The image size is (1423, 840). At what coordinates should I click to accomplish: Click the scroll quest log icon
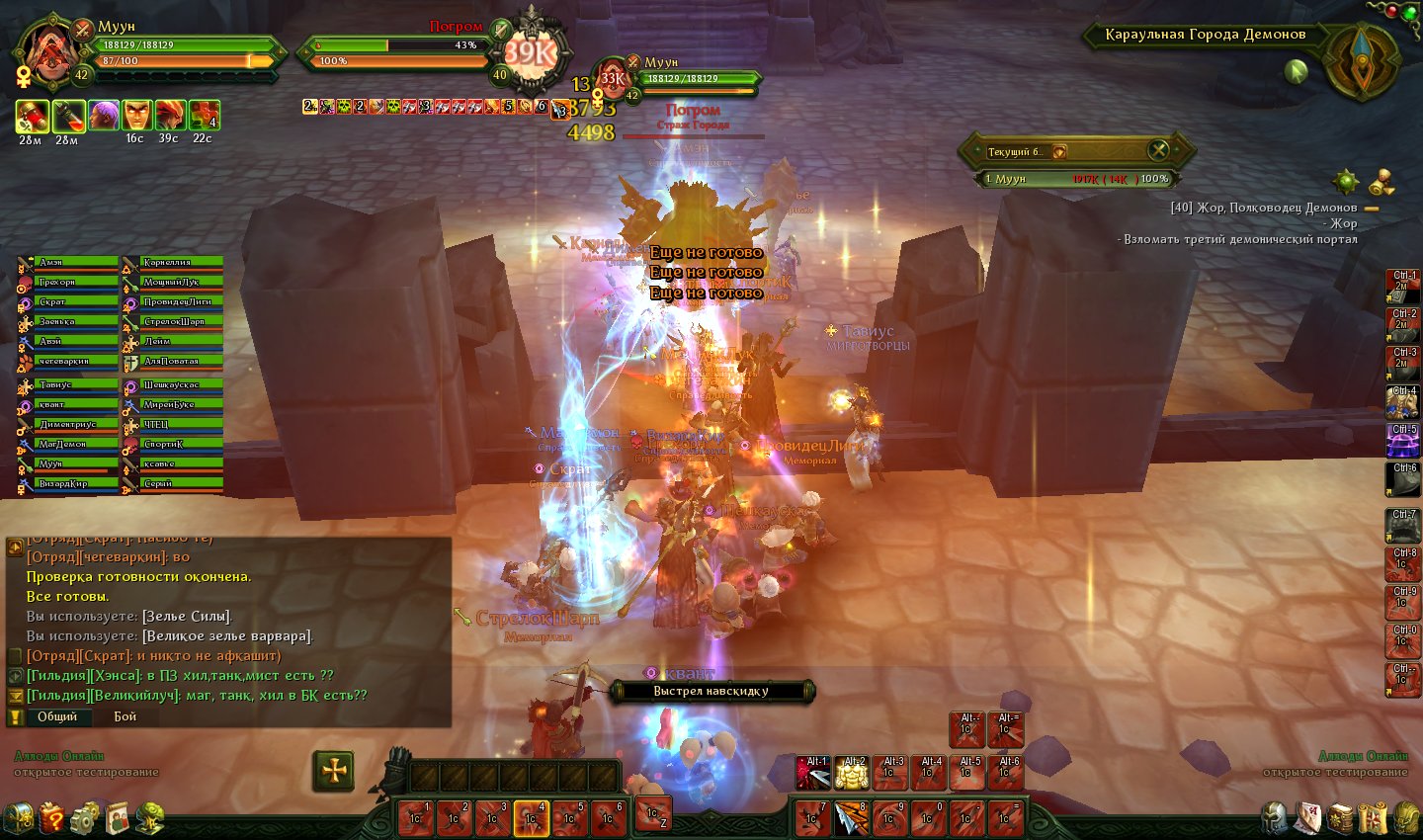(1372, 818)
